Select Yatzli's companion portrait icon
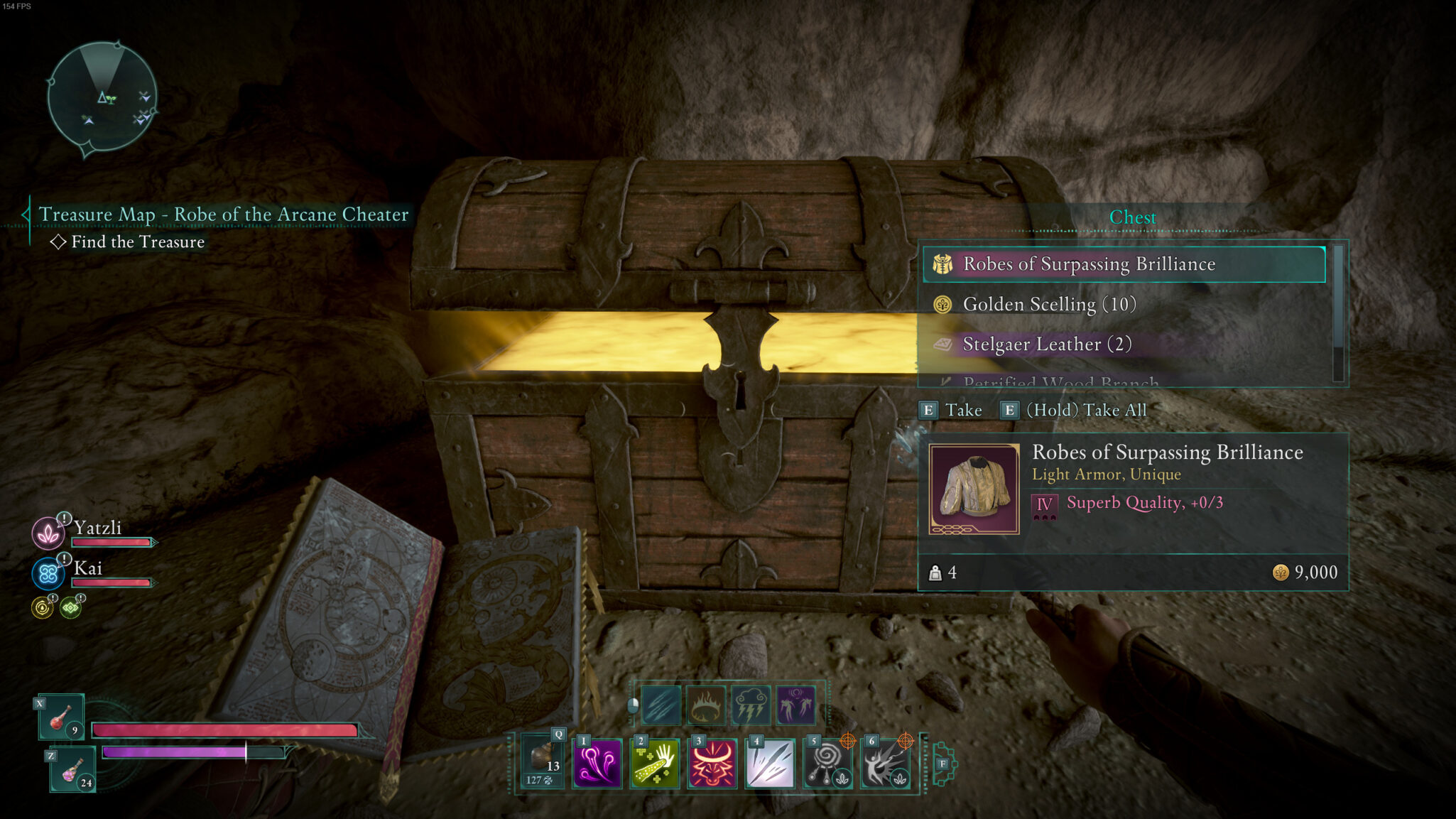Viewport: 1456px width, 819px height. pyautogui.click(x=48, y=533)
